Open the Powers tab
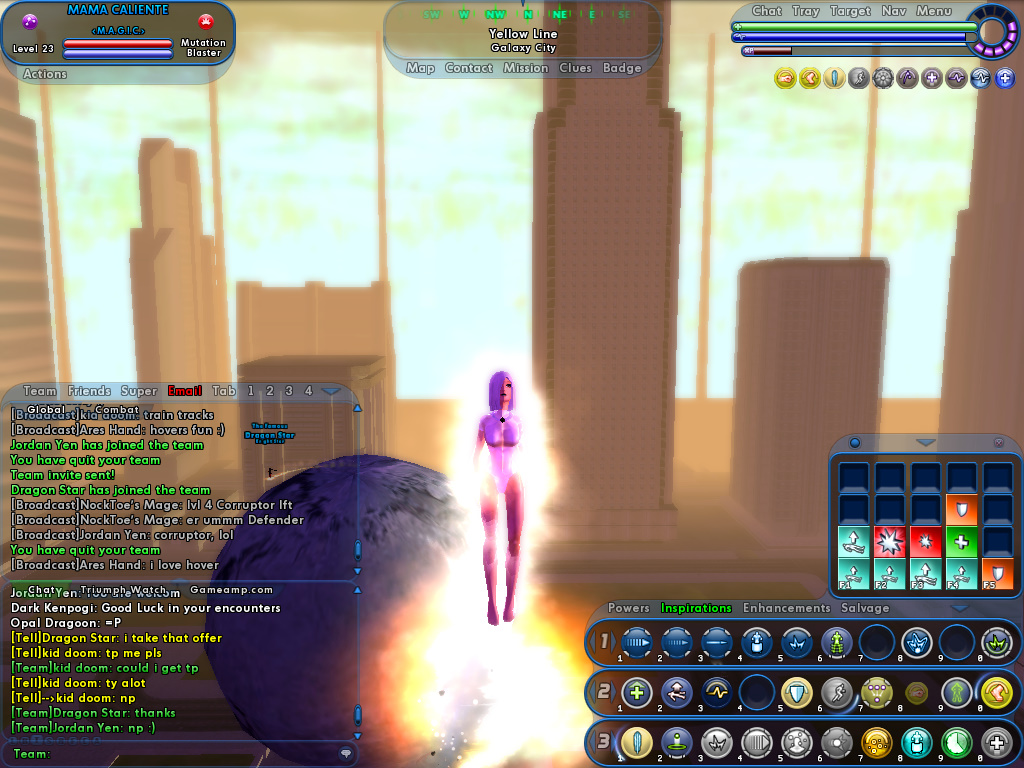This screenshot has height=768, width=1024. (x=628, y=608)
